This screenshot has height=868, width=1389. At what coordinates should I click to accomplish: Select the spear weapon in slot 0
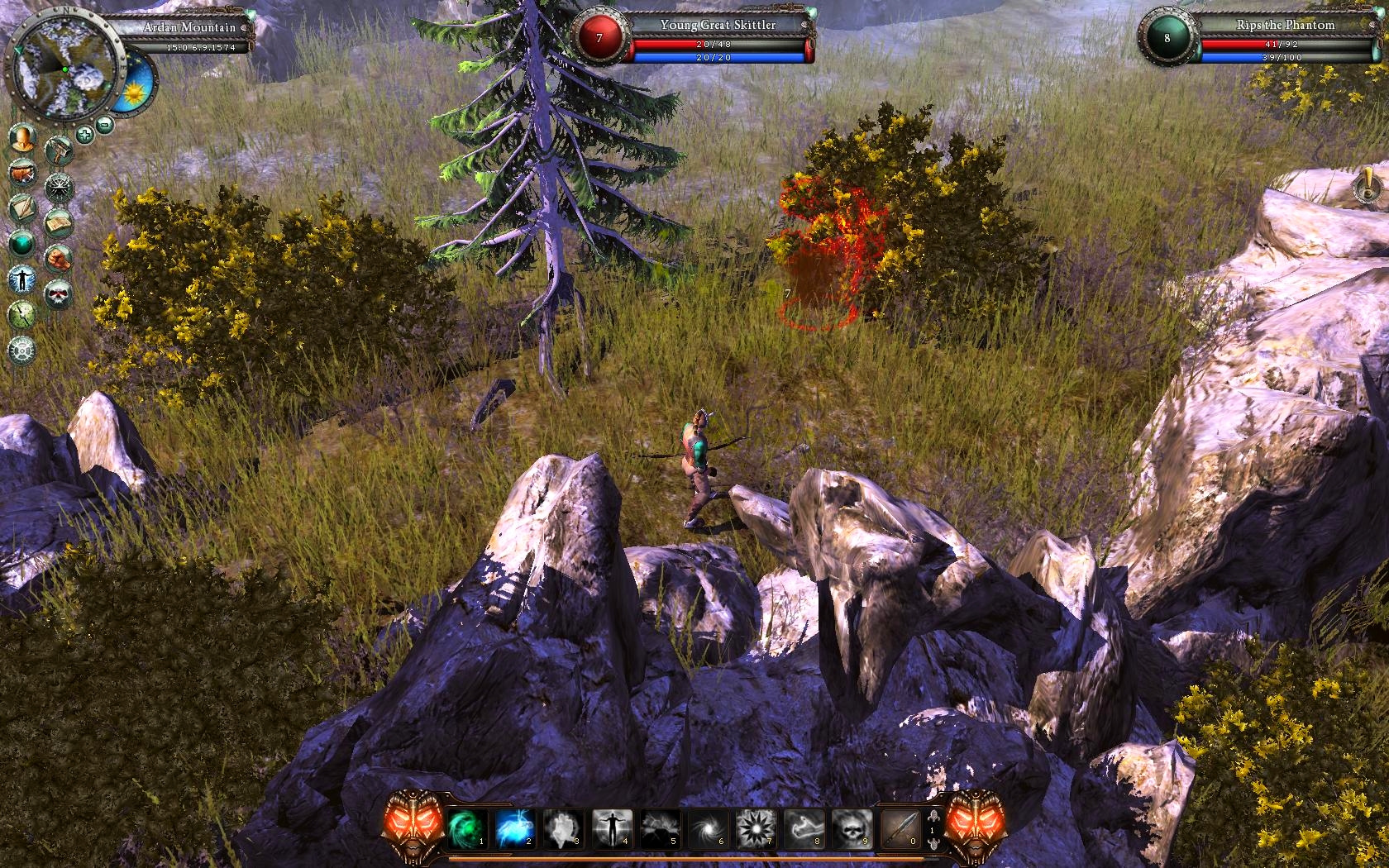[x=900, y=828]
